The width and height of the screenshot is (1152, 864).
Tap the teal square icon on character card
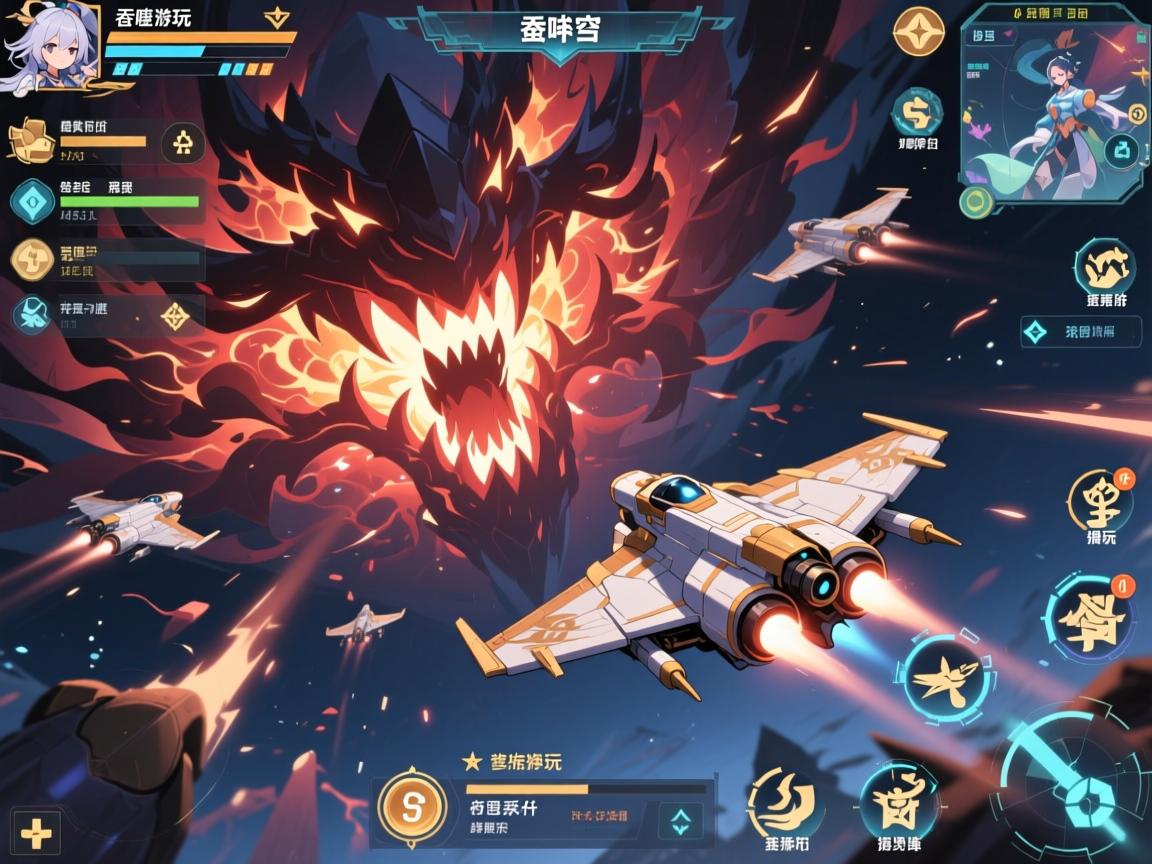tap(1125, 152)
